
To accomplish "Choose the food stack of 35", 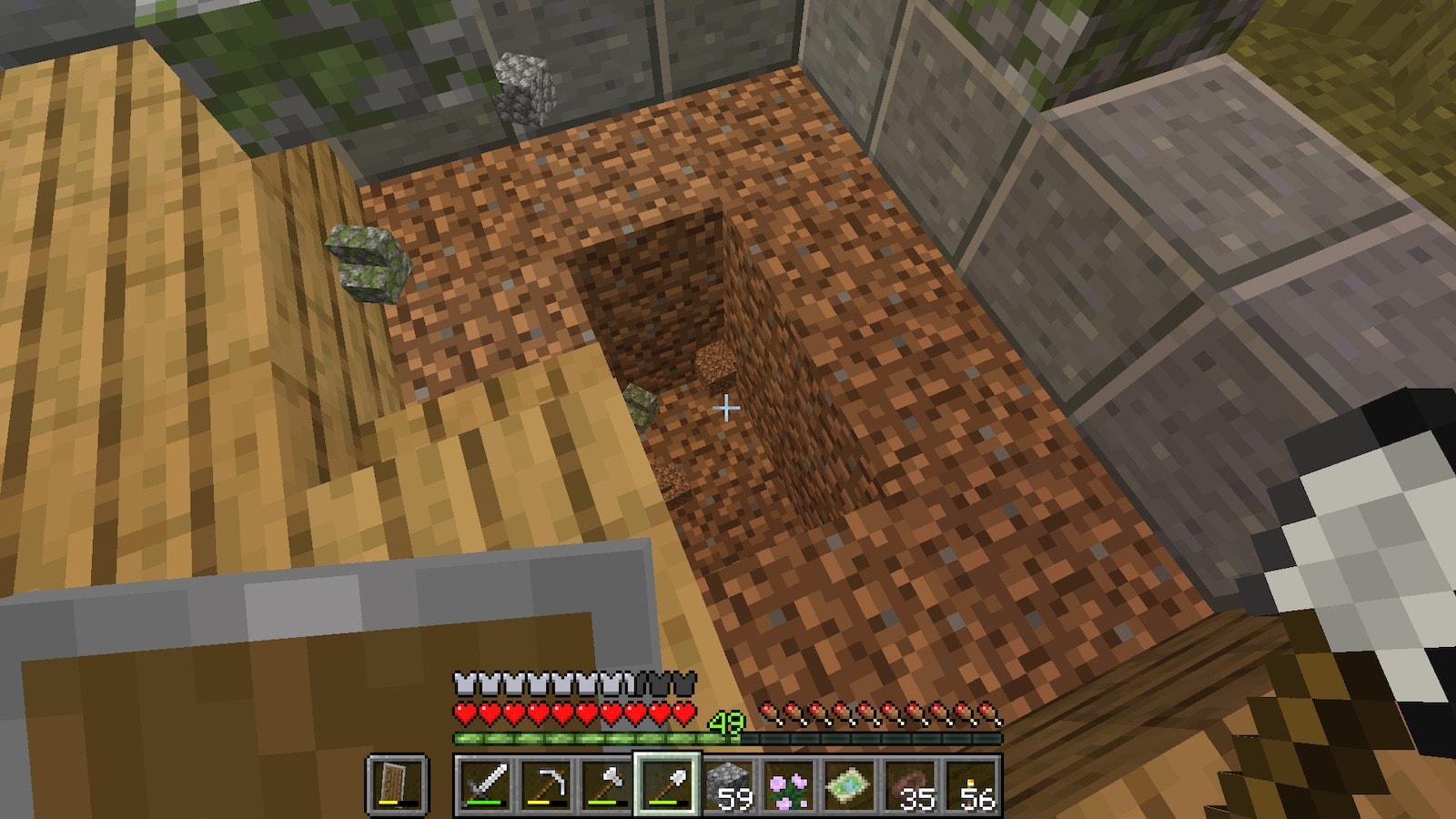I will (910, 784).
